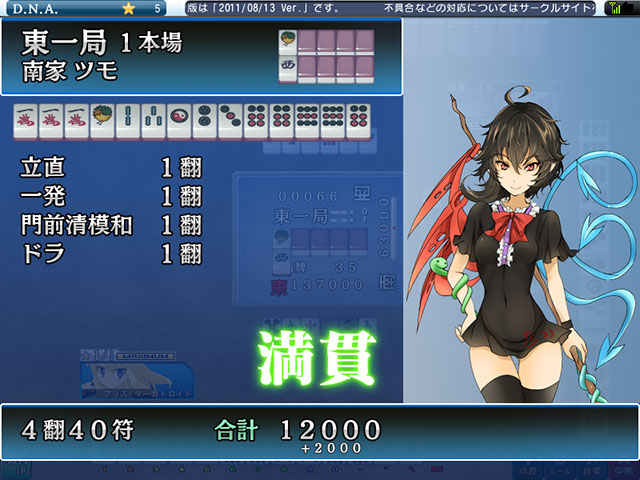
Task: Click the 中断 suspend game button
Action: click(622, 469)
